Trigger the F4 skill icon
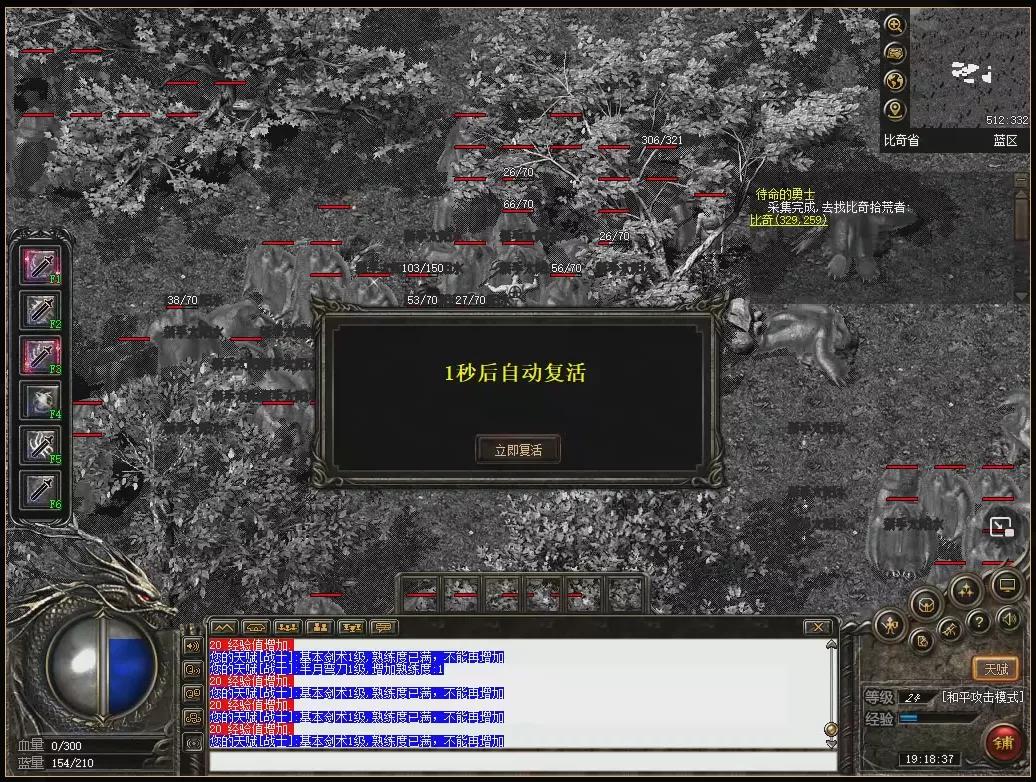 point(41,400)
